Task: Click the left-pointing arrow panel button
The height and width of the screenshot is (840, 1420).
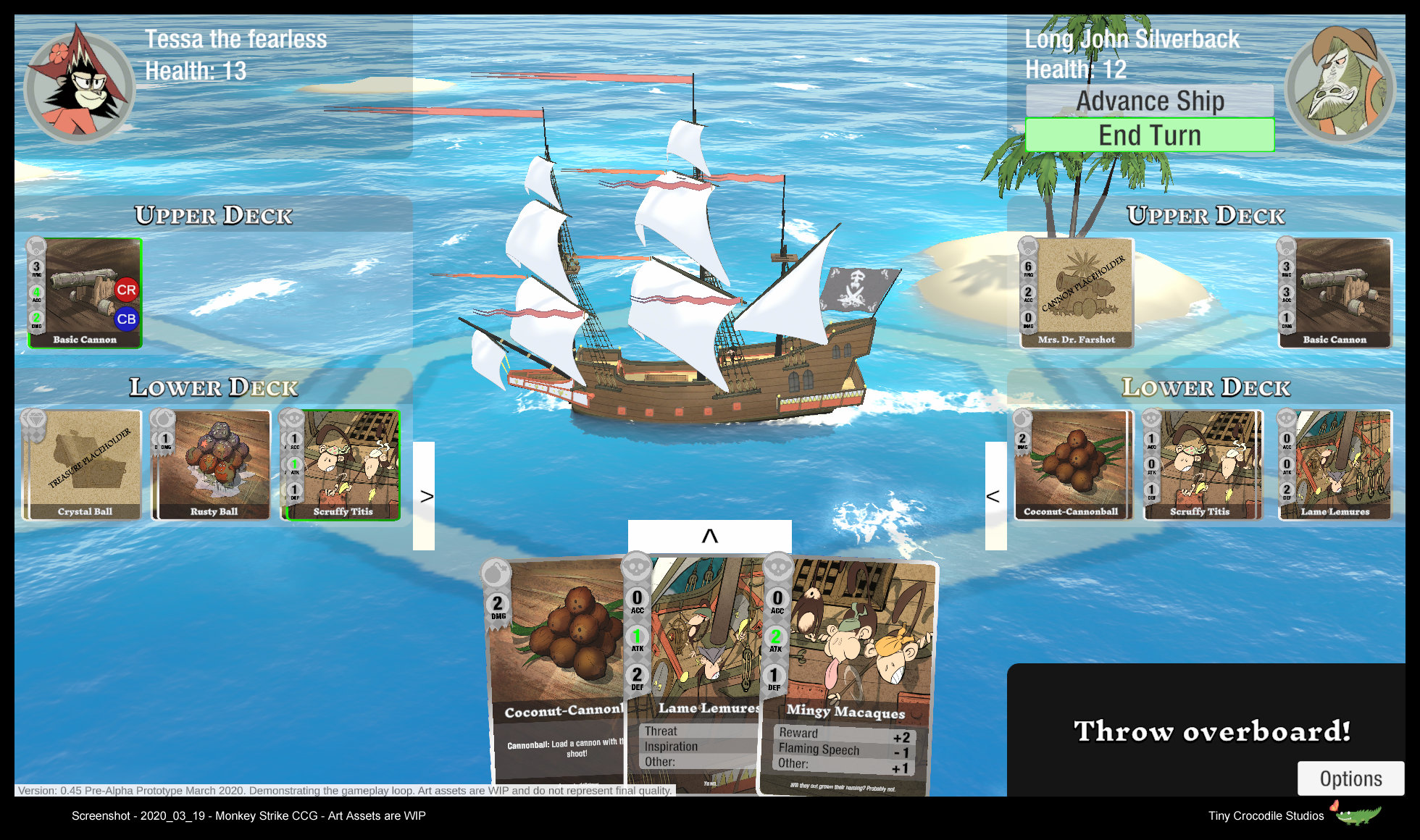Action: click(995, 496)
